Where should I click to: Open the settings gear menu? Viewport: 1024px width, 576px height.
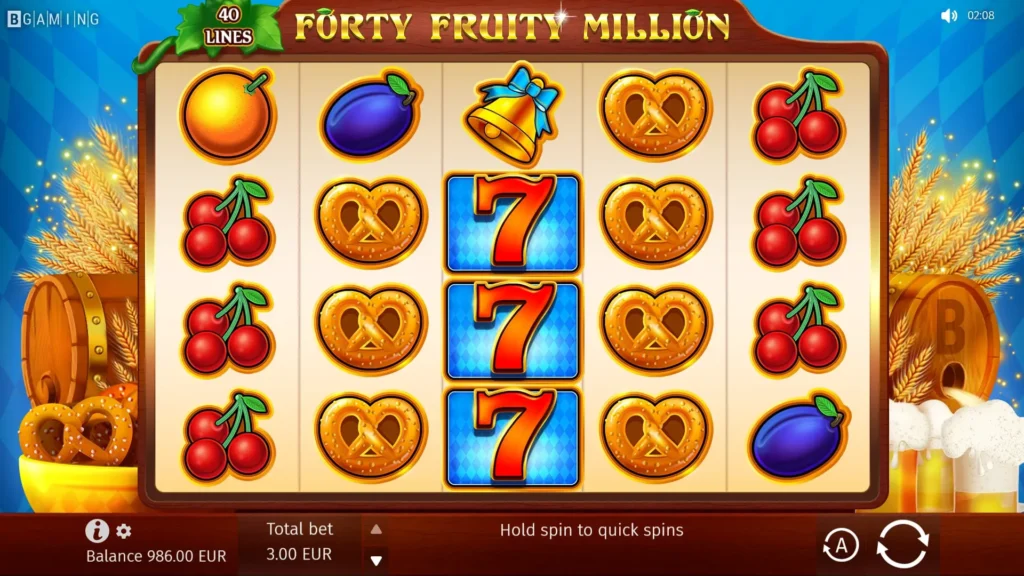tap(124, 532)
